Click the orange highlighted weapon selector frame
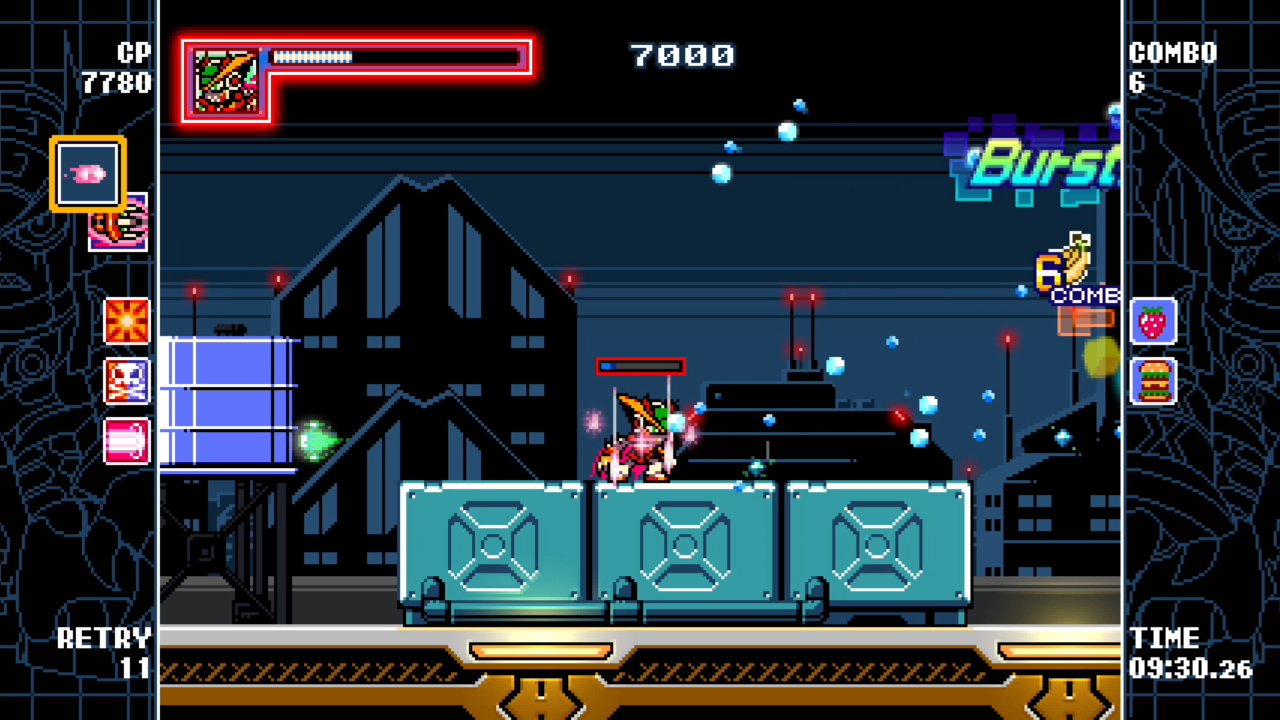 click(87, 172)
